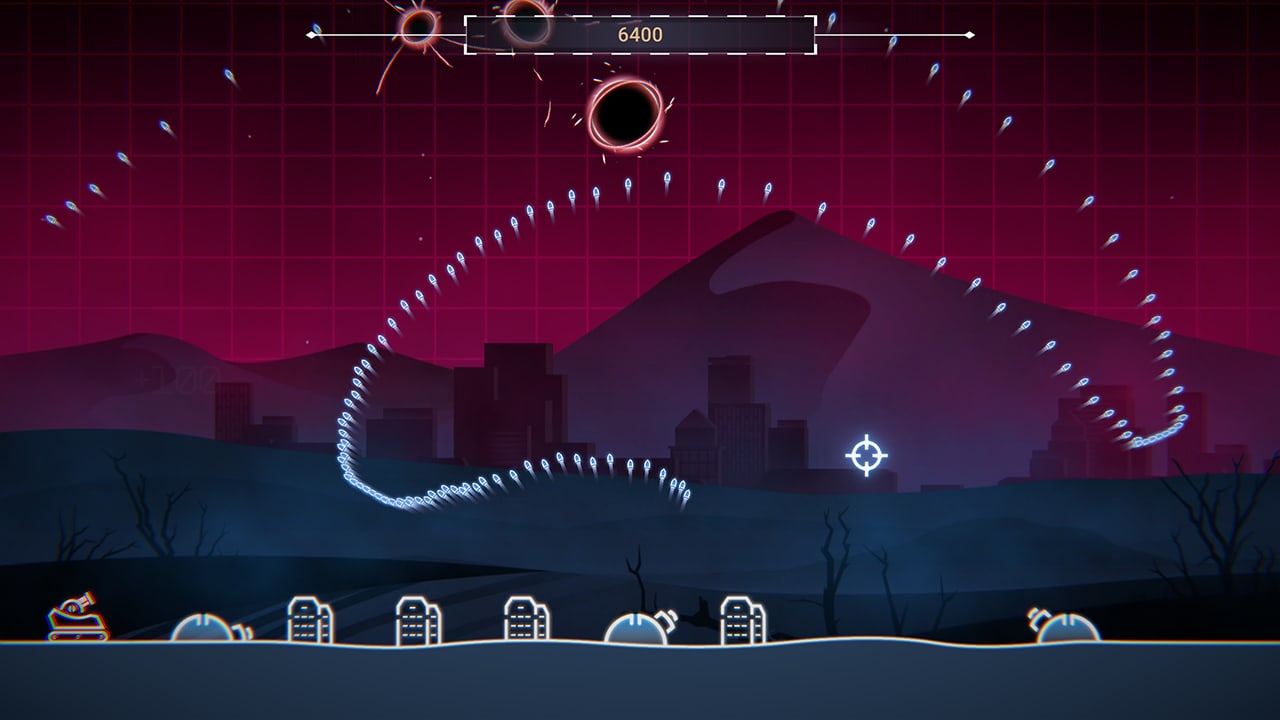This screenshot has height=720, width=1280.
Task: Select the building right of the center dome
Action: [737, 618]
